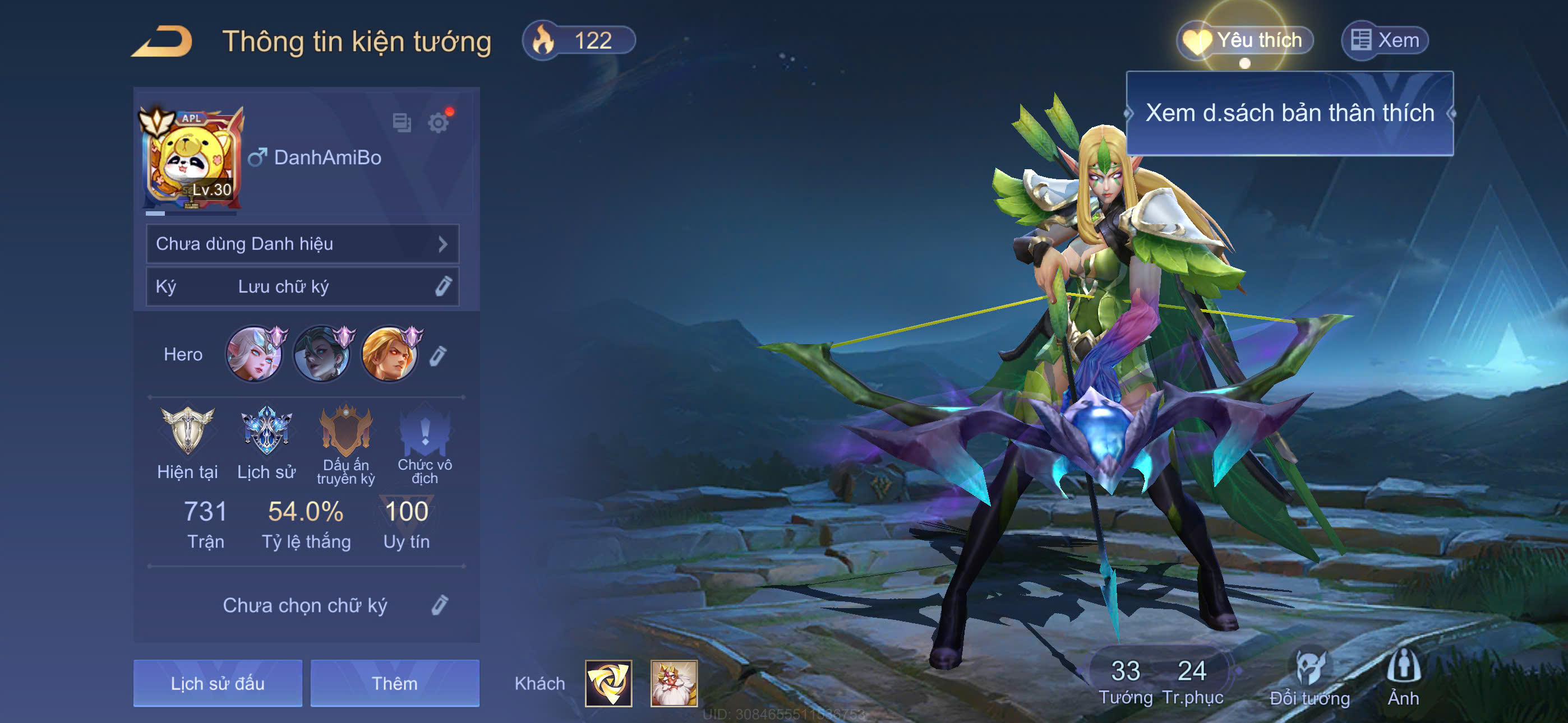This screenshot has height=723, width=1568.
Task: Select the bearded visitor avatar thumbnail
Action: click(x=673, y=683)
